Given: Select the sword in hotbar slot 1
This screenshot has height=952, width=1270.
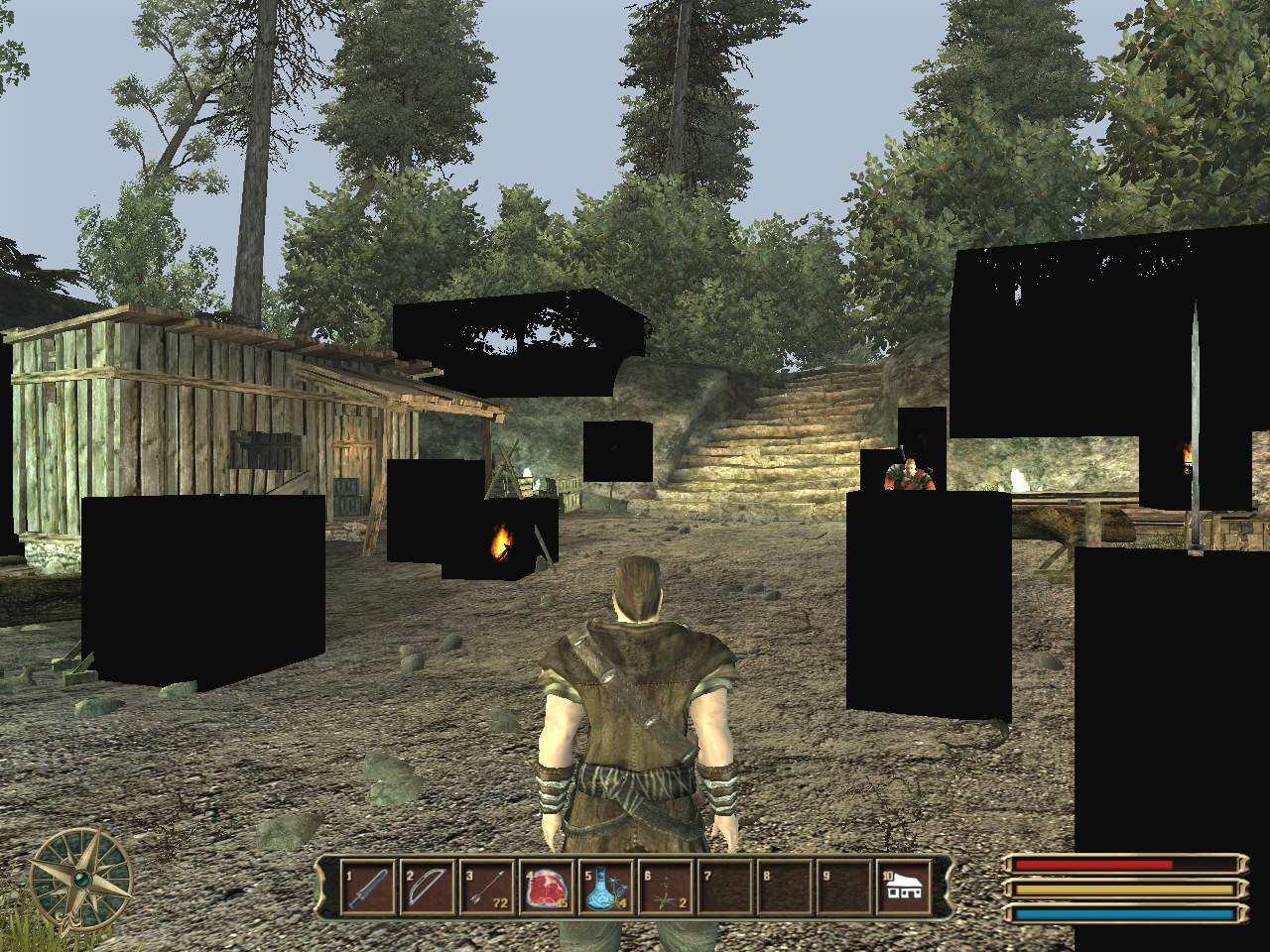Looking at the screenshot, I should (x=368, y=888).
